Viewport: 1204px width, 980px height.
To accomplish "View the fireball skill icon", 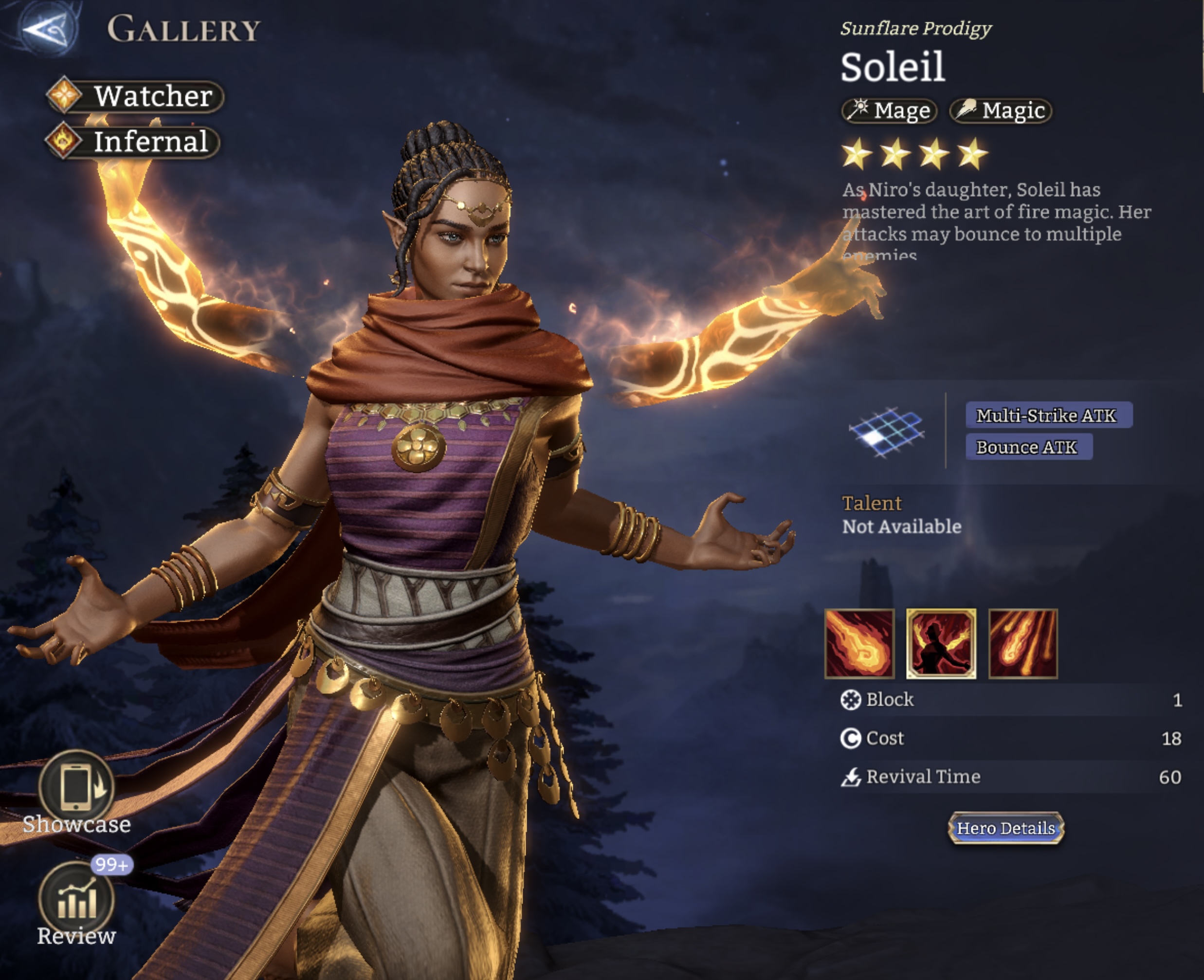I will pyautogui.click(x=859, y=644).
